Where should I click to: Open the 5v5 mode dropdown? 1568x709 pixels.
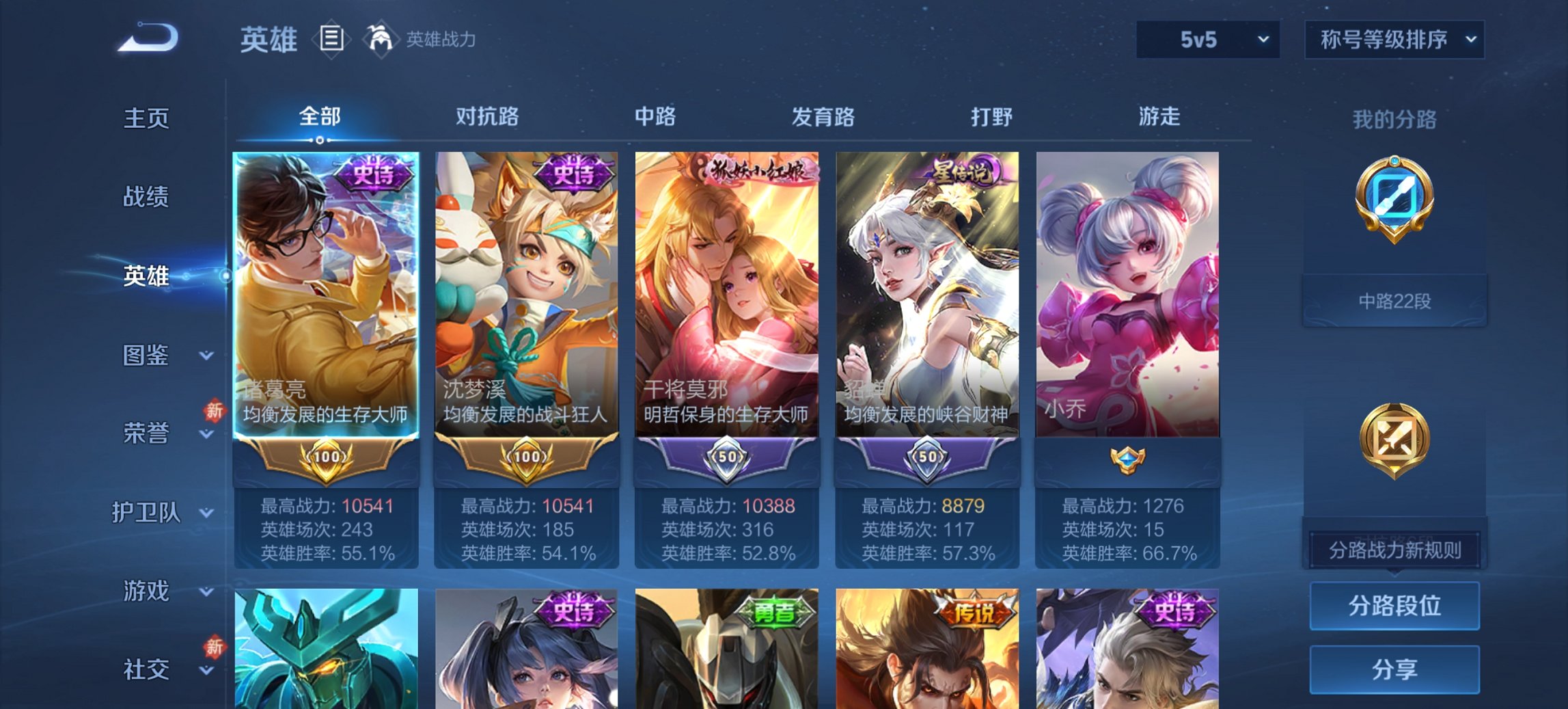click(x=1207, y=40)
